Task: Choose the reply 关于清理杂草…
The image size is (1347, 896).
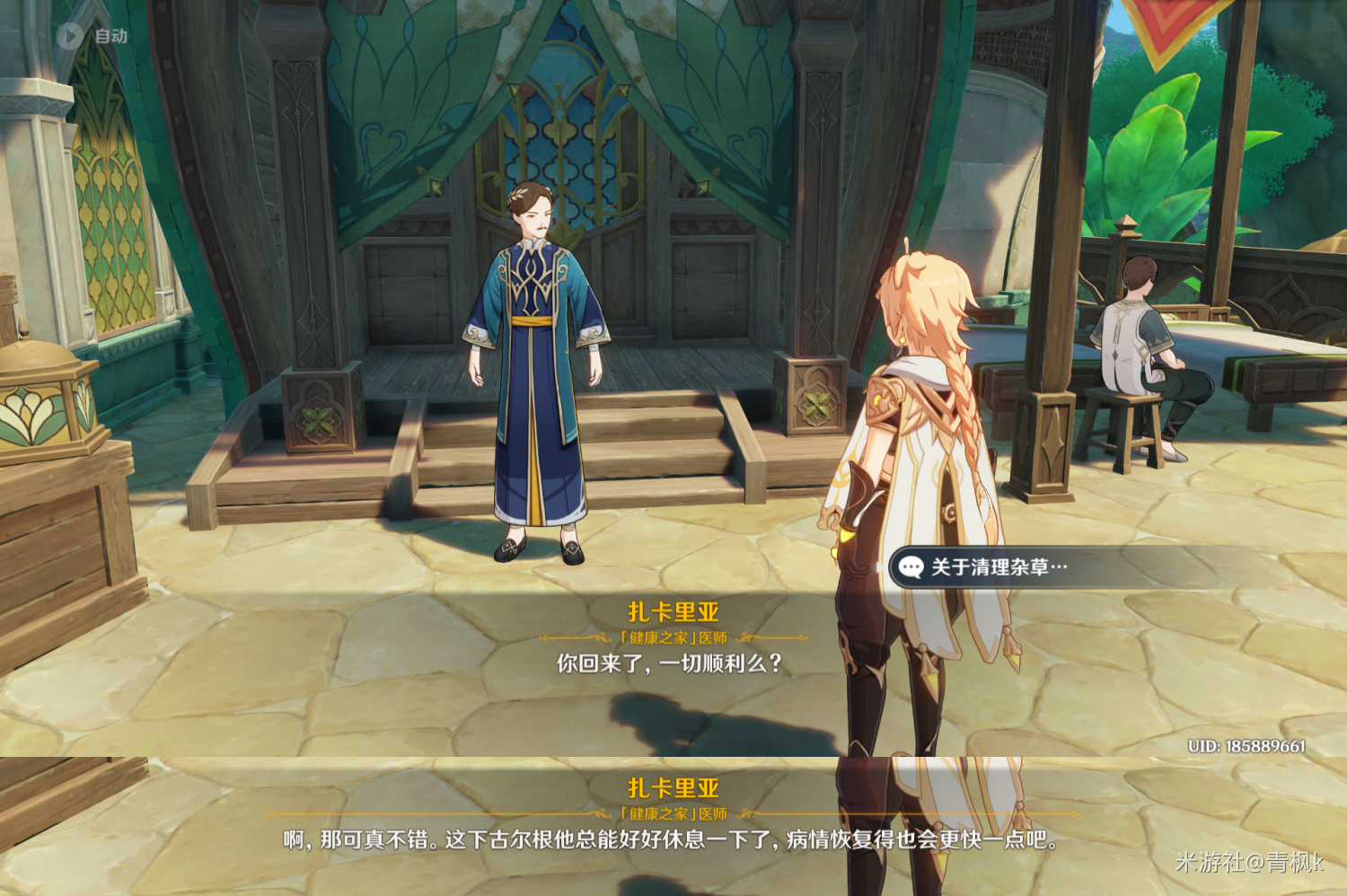Action: tap(999, 567)
